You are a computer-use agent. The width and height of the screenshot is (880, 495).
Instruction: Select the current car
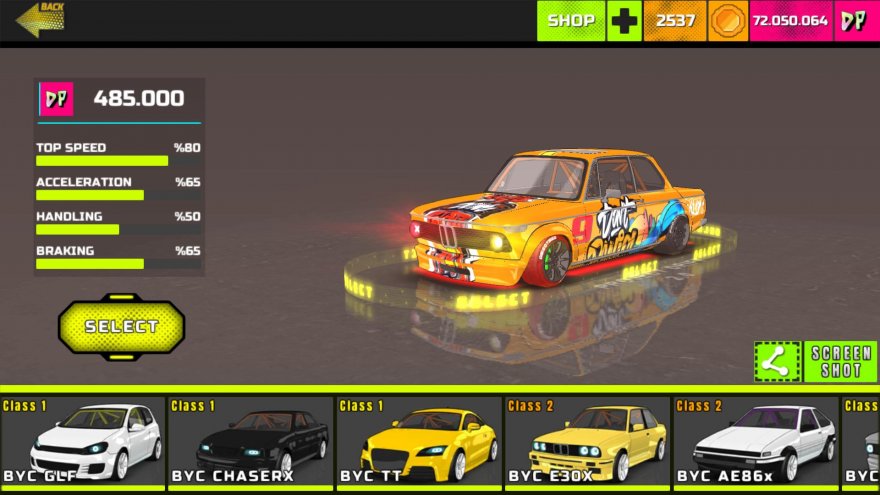point(121,326)
